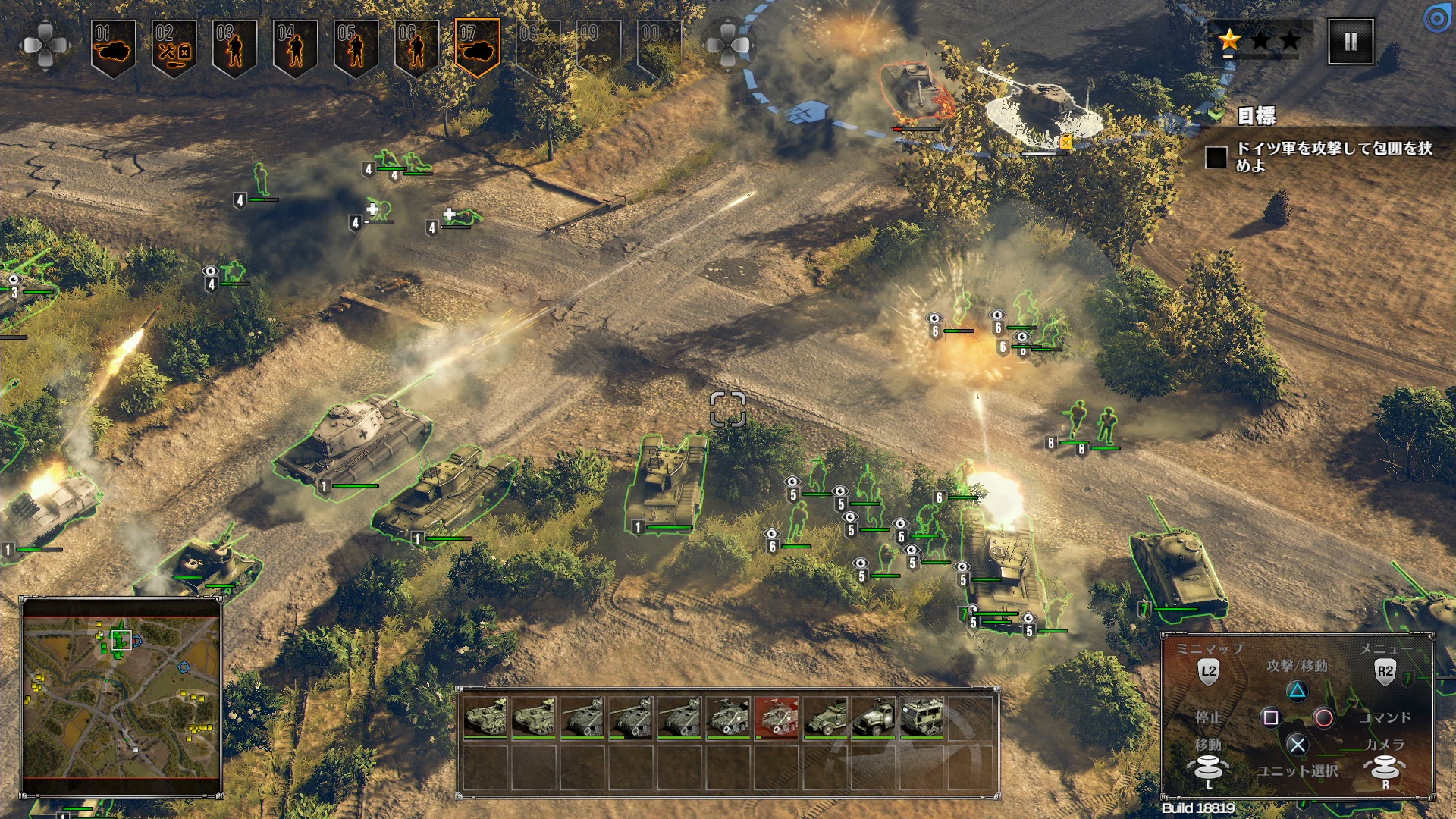Select the supply truck unit portrait

pyautogui.click(x=874, y=717)
